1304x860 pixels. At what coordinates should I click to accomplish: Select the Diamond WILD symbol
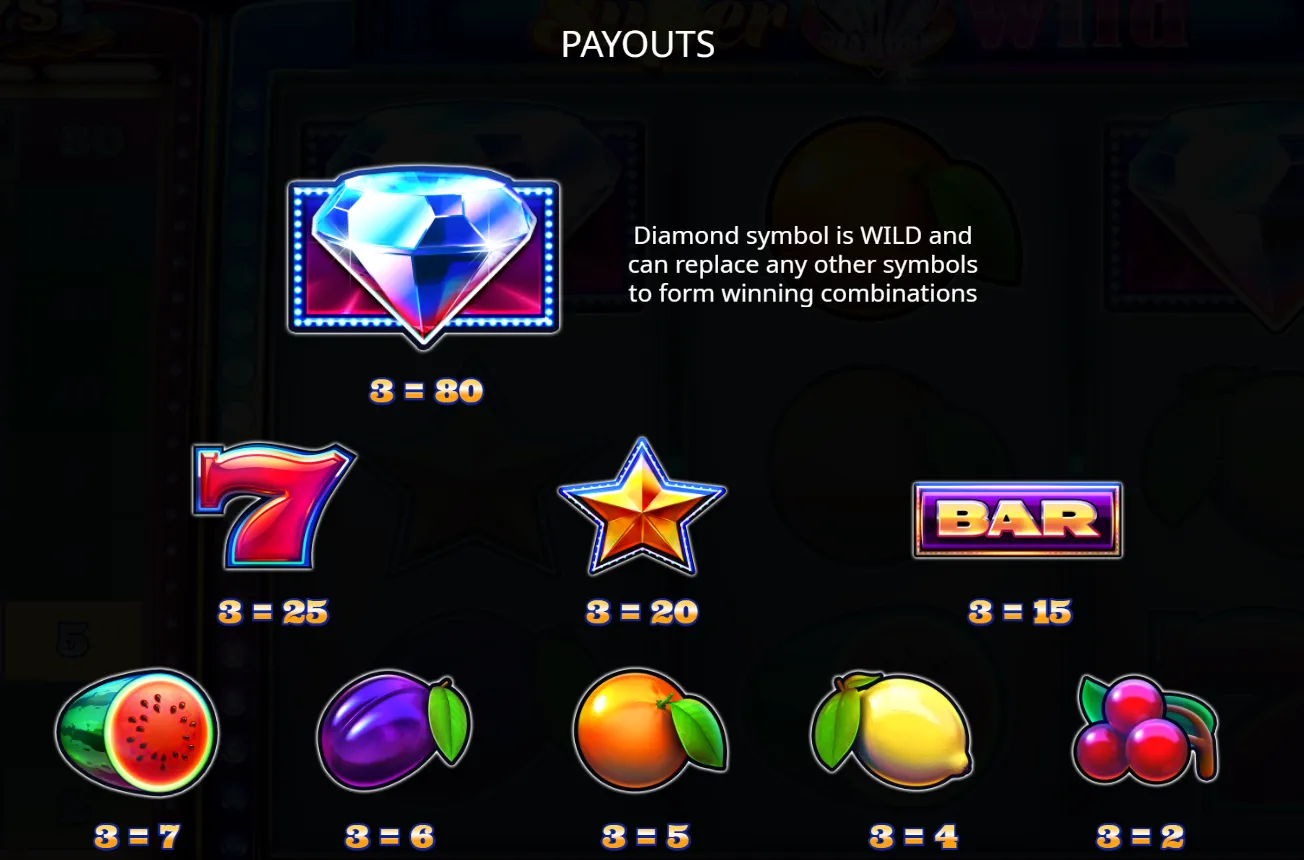(x=424, y=255)
